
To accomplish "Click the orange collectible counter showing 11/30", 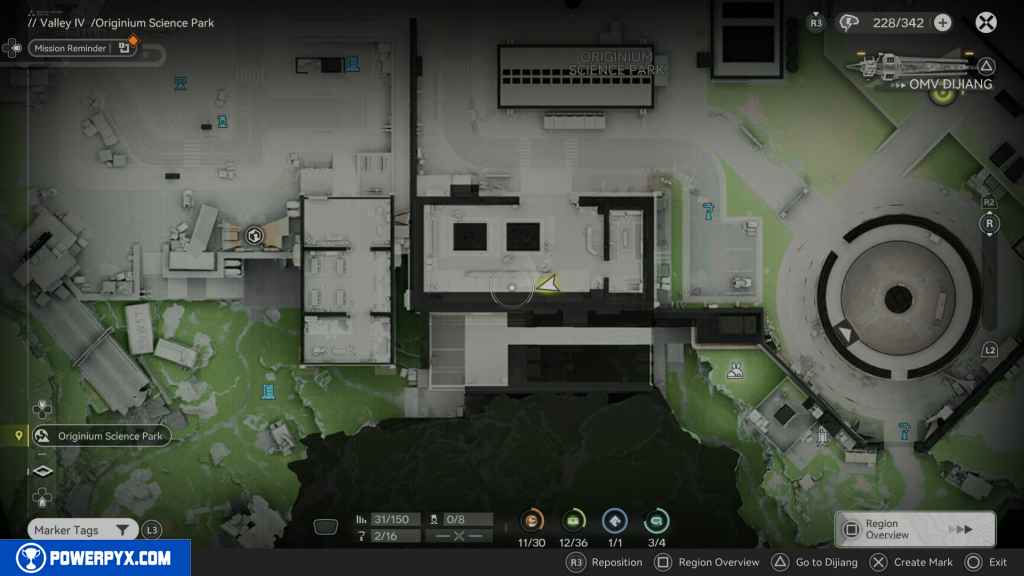I will (x=532, y=520).
